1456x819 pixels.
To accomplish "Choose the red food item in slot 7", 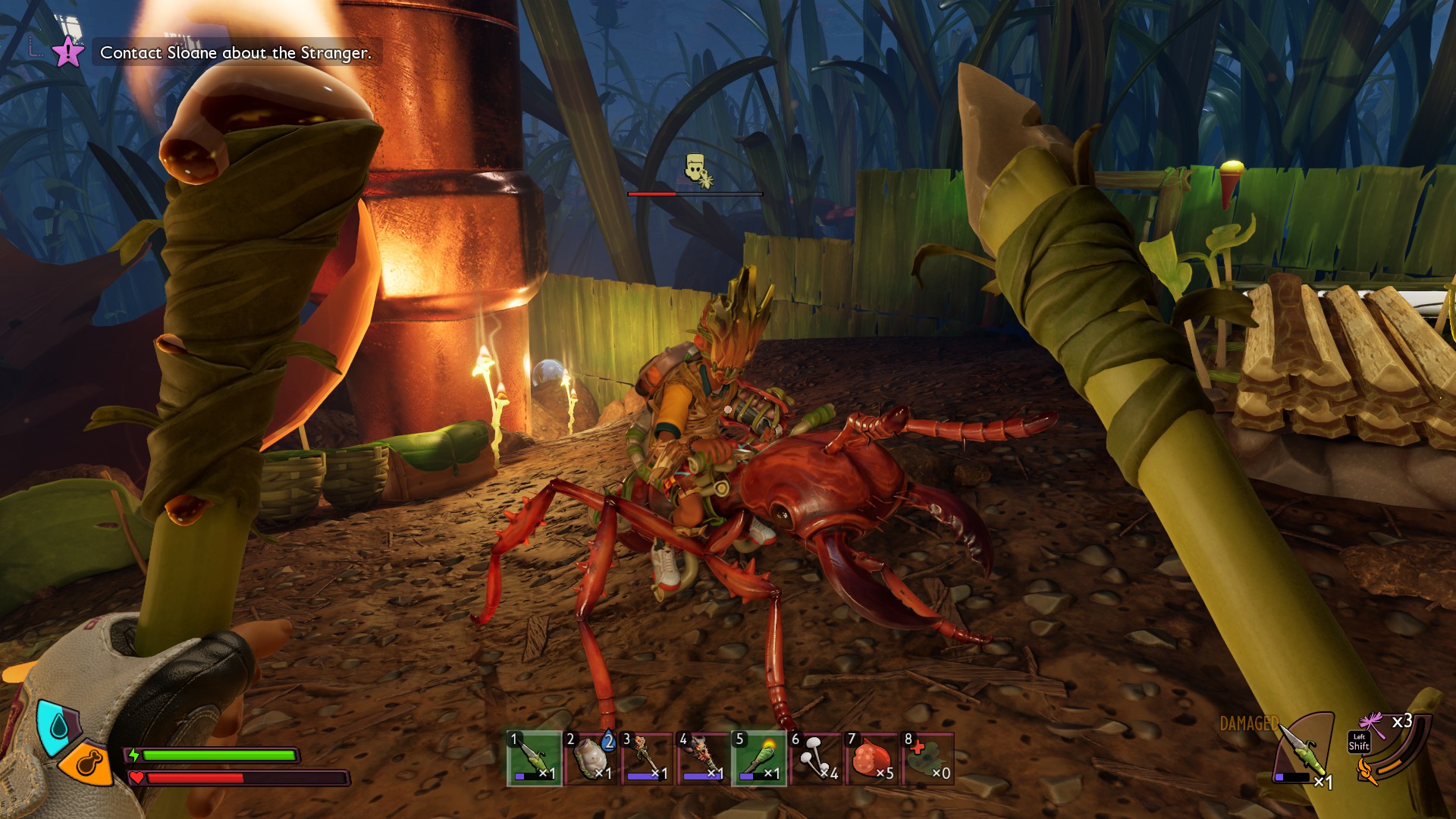I will [872, 758].
